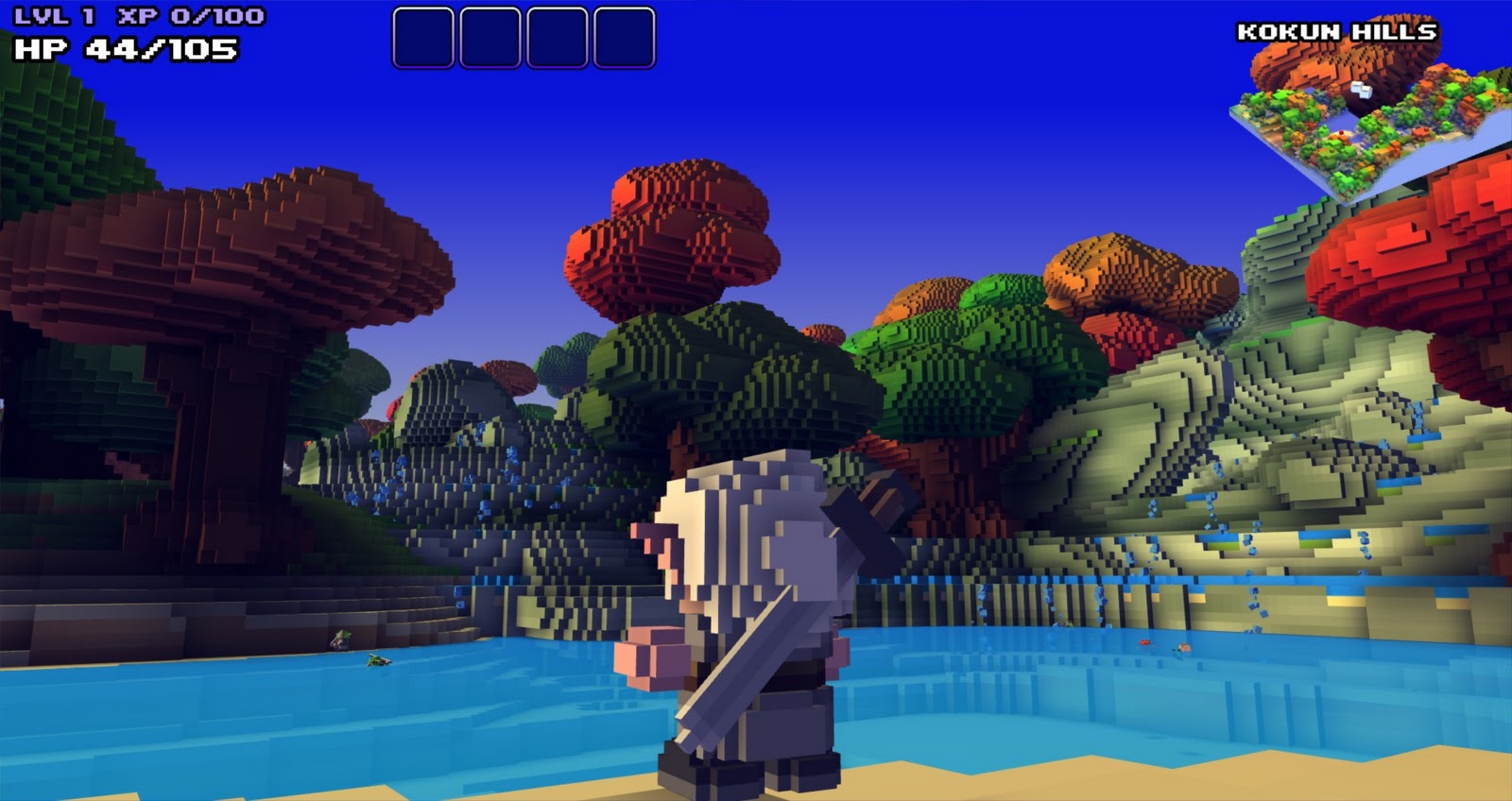The image size is (1512, 801).
Task: Click the lake area shown on the minimap
Action: 1346,120
